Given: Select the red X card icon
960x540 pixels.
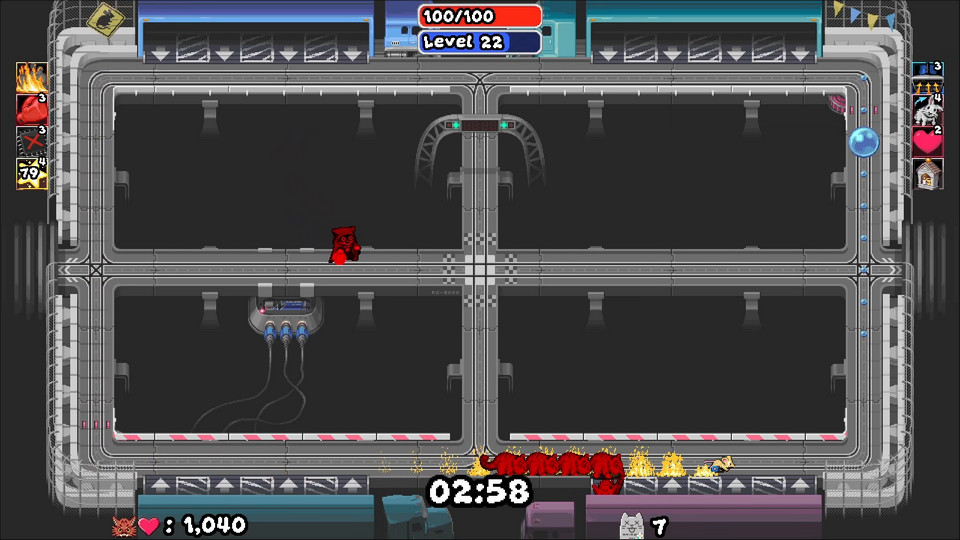Looking at the screenshot, I should tap(31, 141).
